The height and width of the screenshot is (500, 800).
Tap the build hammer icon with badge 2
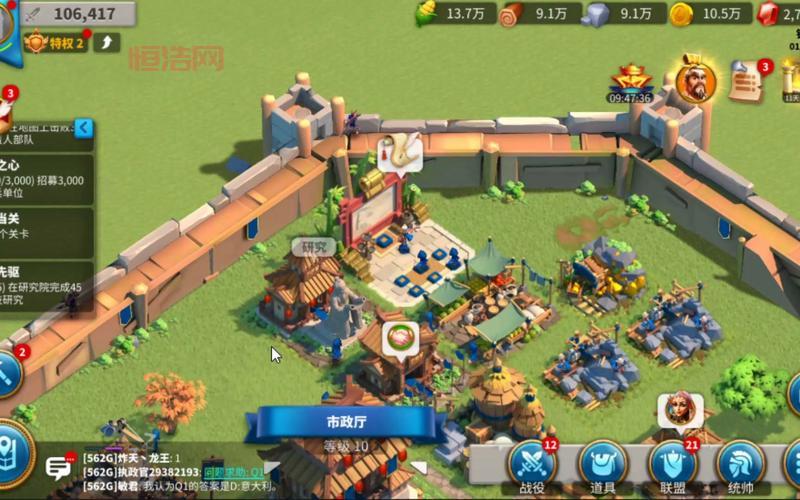point(8,372)
